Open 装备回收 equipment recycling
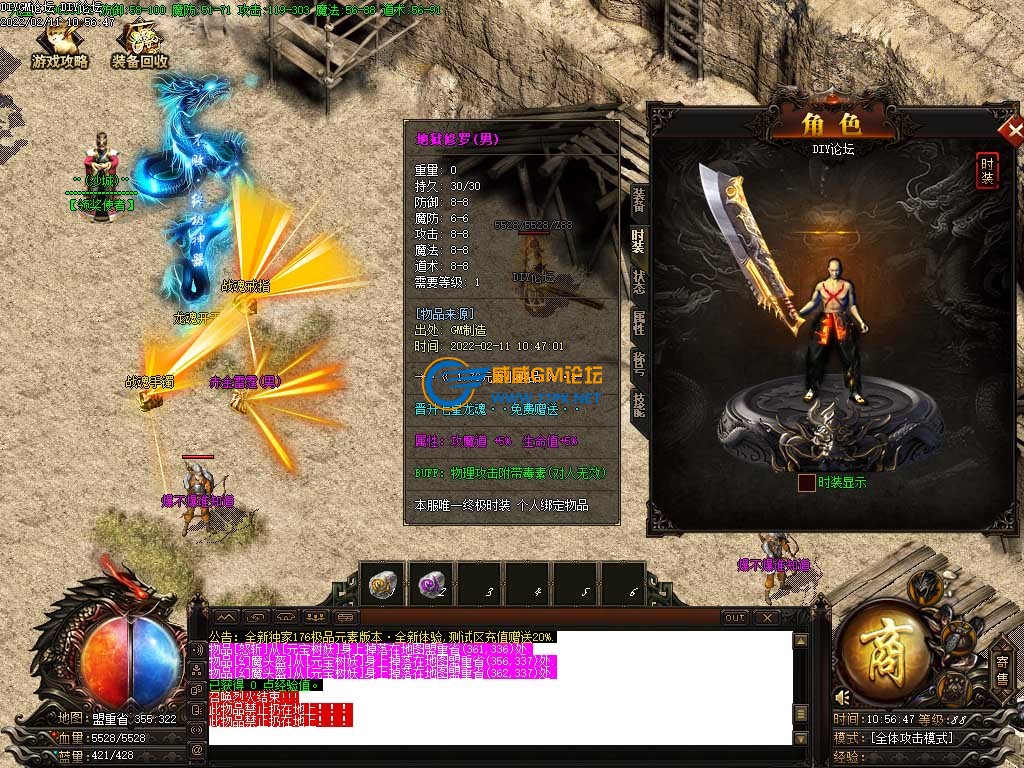 139,47
